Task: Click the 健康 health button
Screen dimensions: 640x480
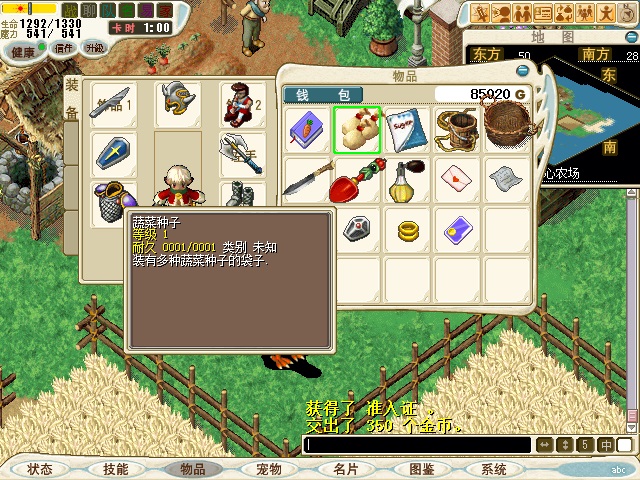Action: [22, 51]
